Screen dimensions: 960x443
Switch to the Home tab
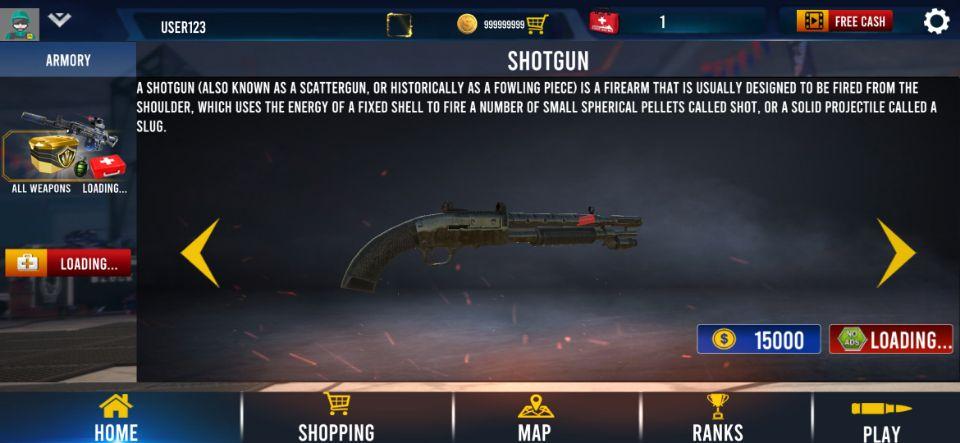pos(116,418)
